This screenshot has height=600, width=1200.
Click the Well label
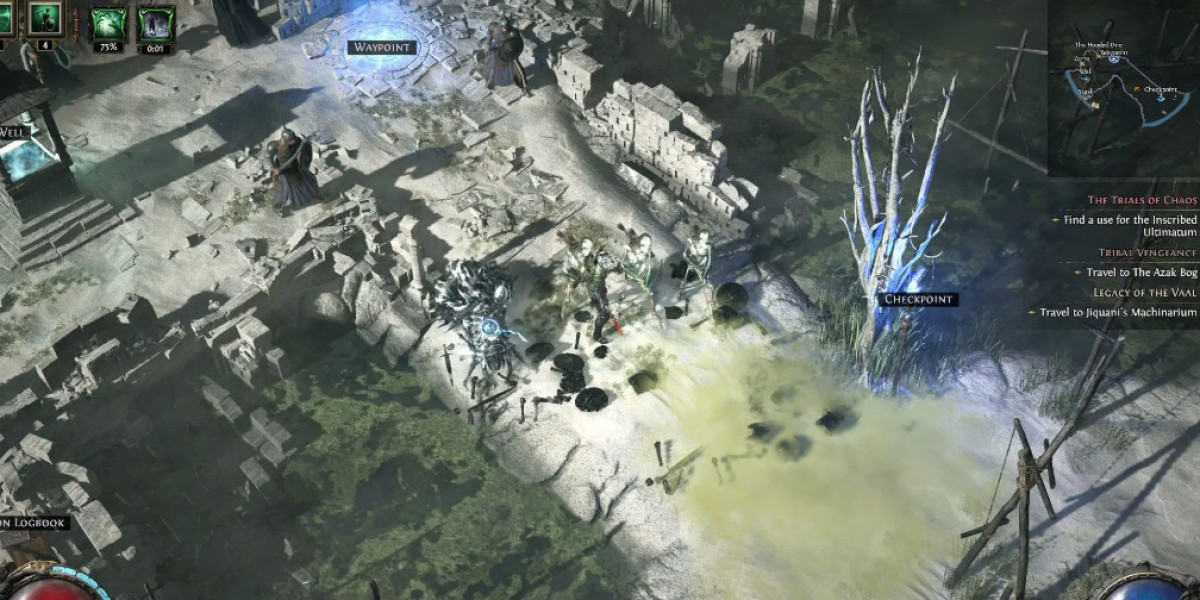[x=10, y=130]
